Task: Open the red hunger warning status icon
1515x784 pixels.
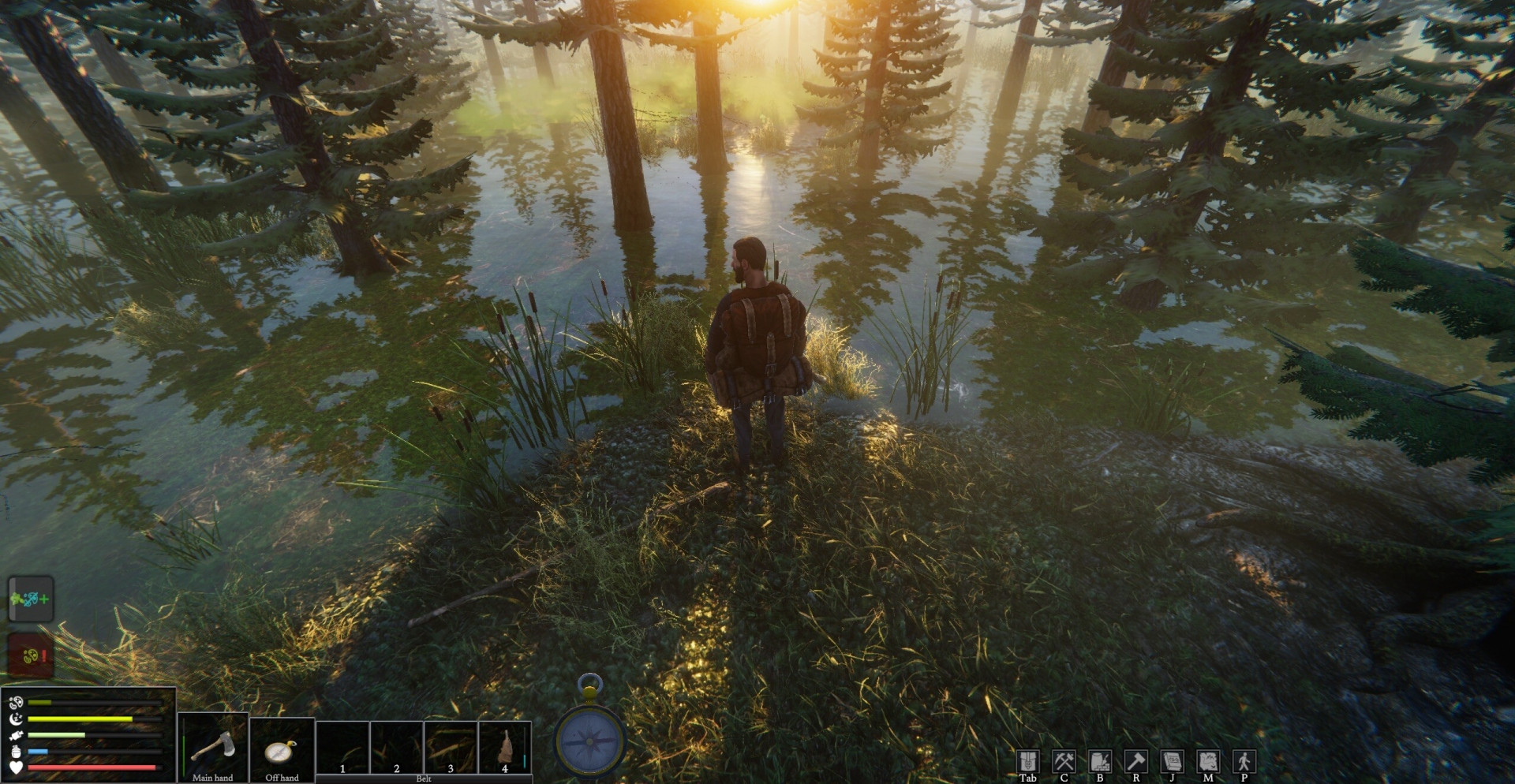Action: (31, 655)
